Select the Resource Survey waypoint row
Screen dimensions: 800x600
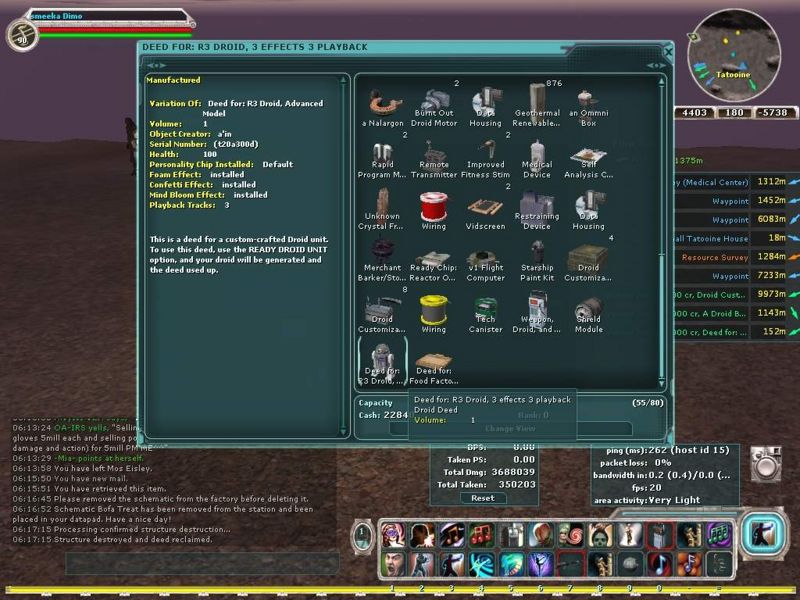(714, 257)
